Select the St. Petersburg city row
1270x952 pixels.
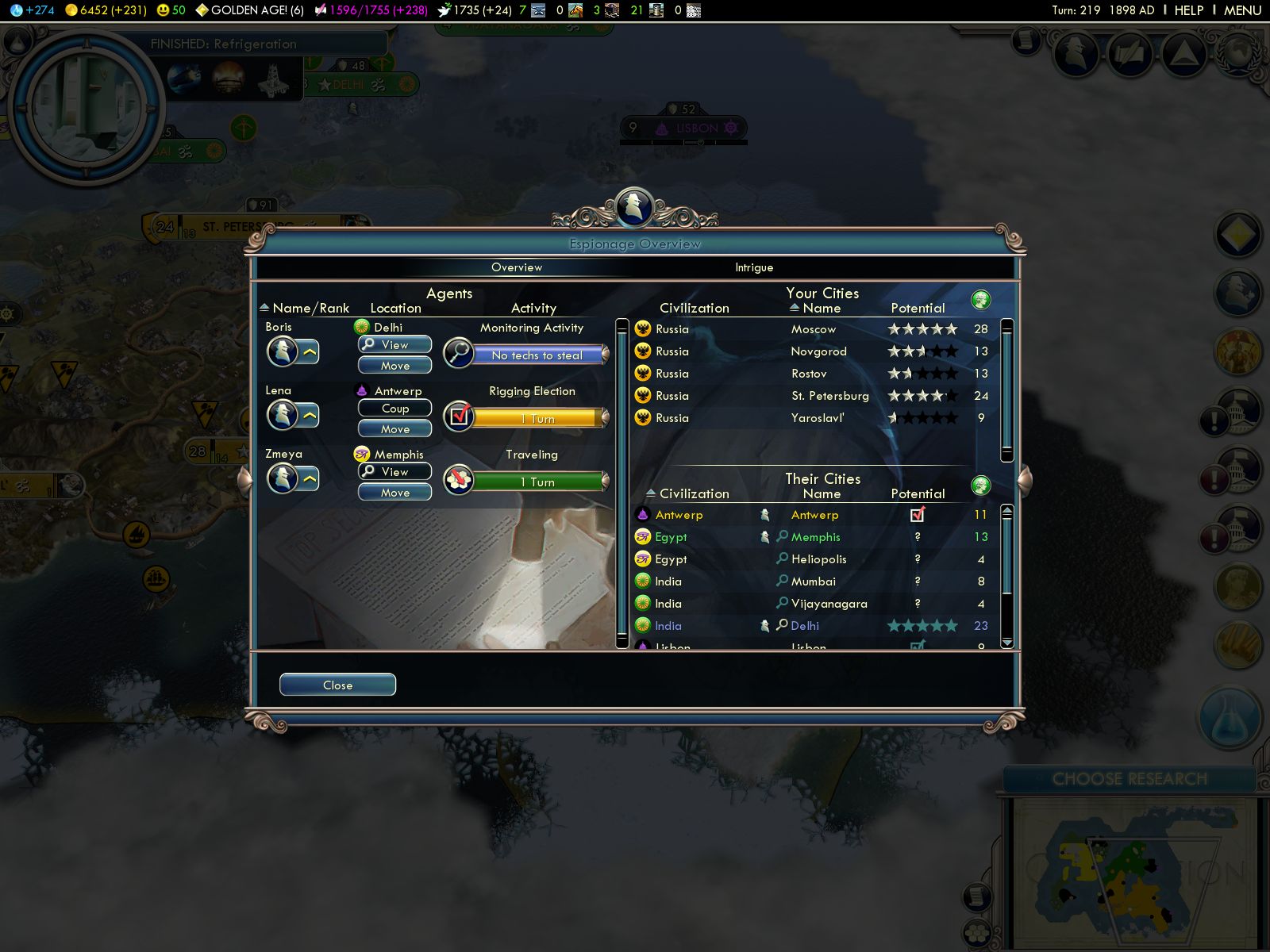(829, 396)
